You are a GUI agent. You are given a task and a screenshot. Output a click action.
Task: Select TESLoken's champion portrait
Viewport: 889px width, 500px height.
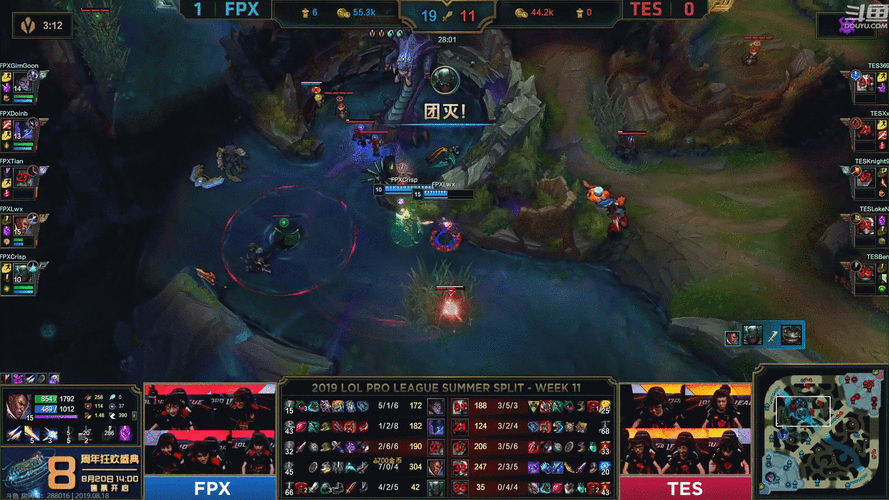tap(865, 224)
